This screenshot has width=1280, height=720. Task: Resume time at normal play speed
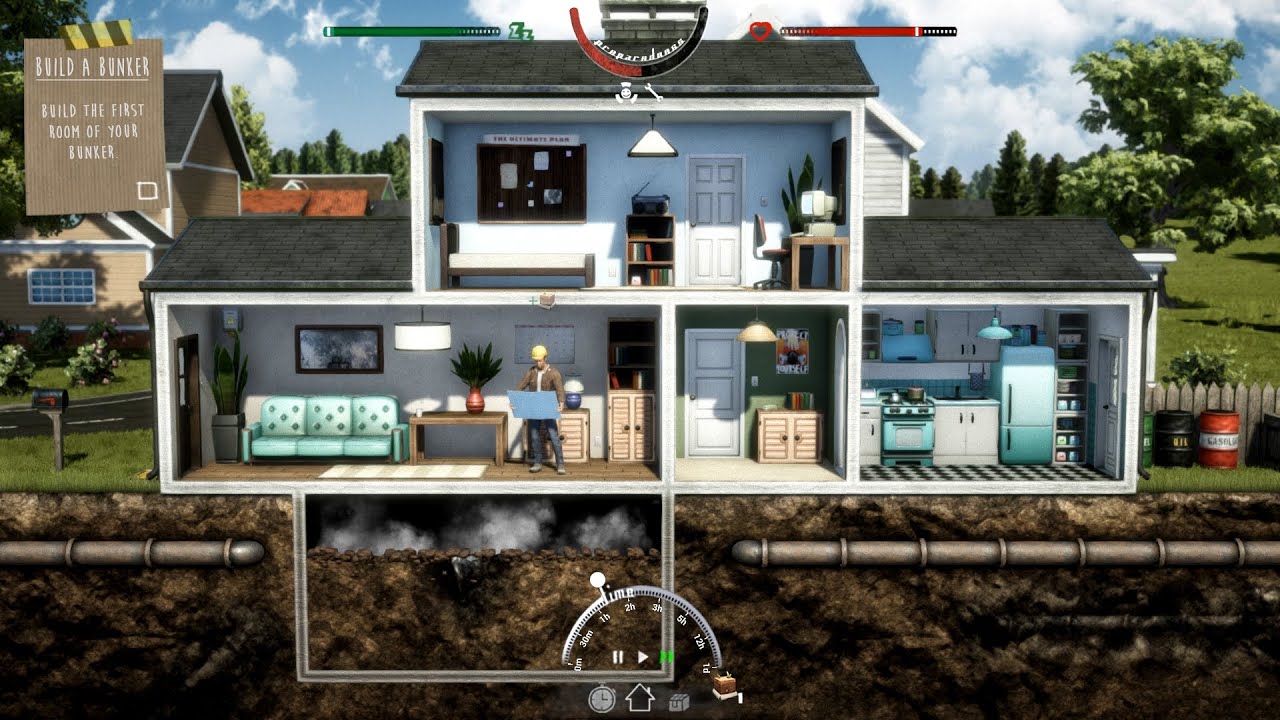[643, 657]
